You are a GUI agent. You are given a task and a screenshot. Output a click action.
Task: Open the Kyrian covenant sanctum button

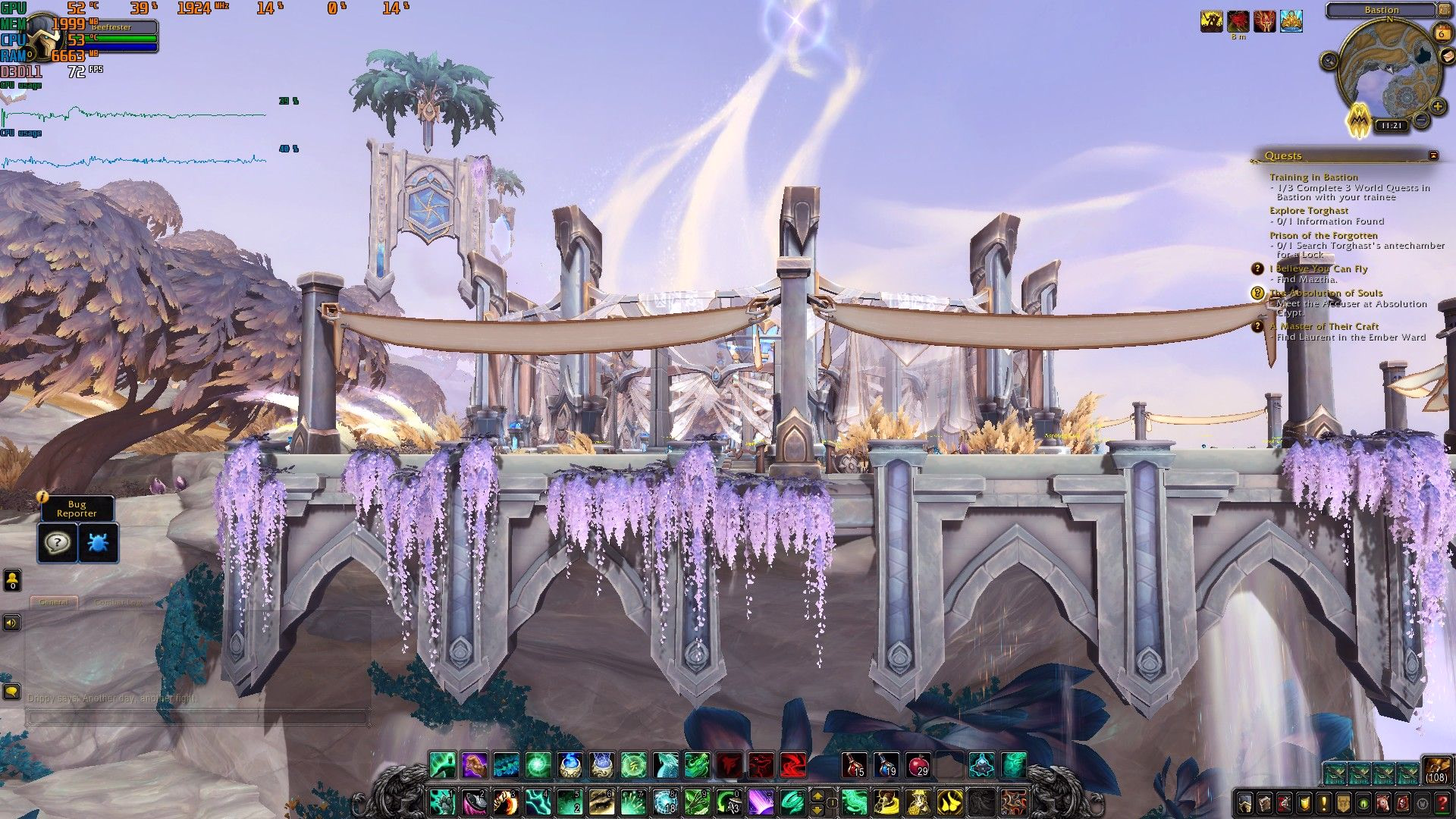(1359, 120)
